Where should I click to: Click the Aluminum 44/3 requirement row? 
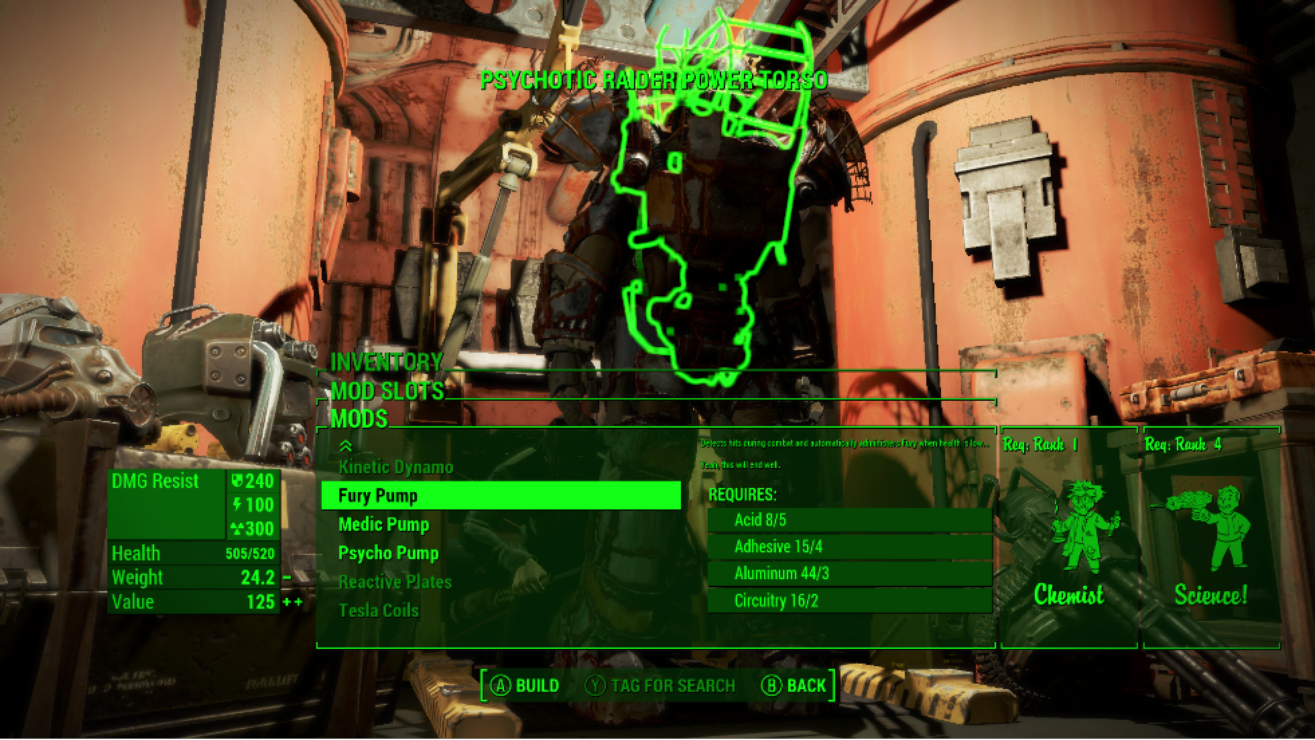[x=849, y=574]
